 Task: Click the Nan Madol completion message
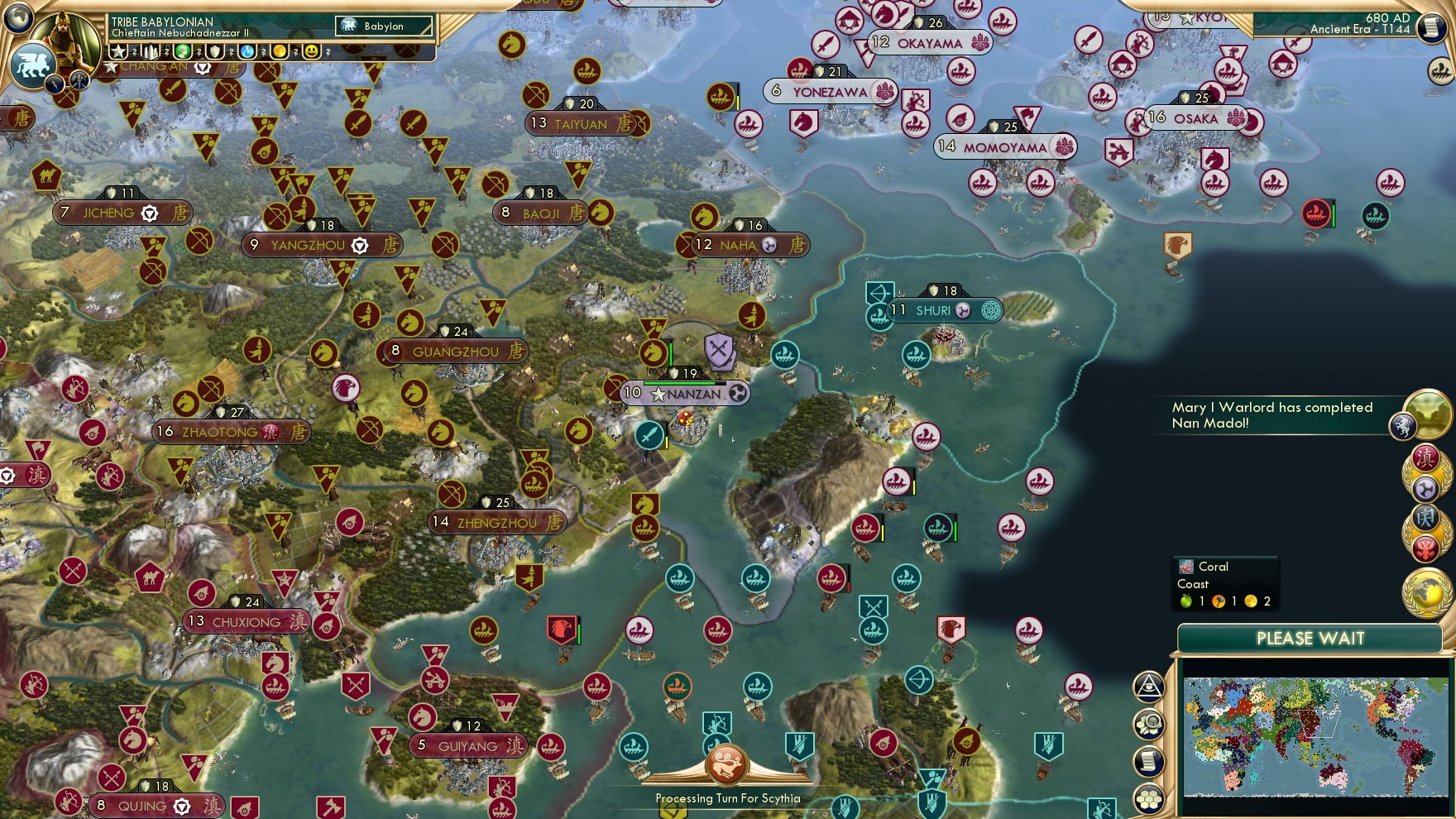[x=1270, y=415]
